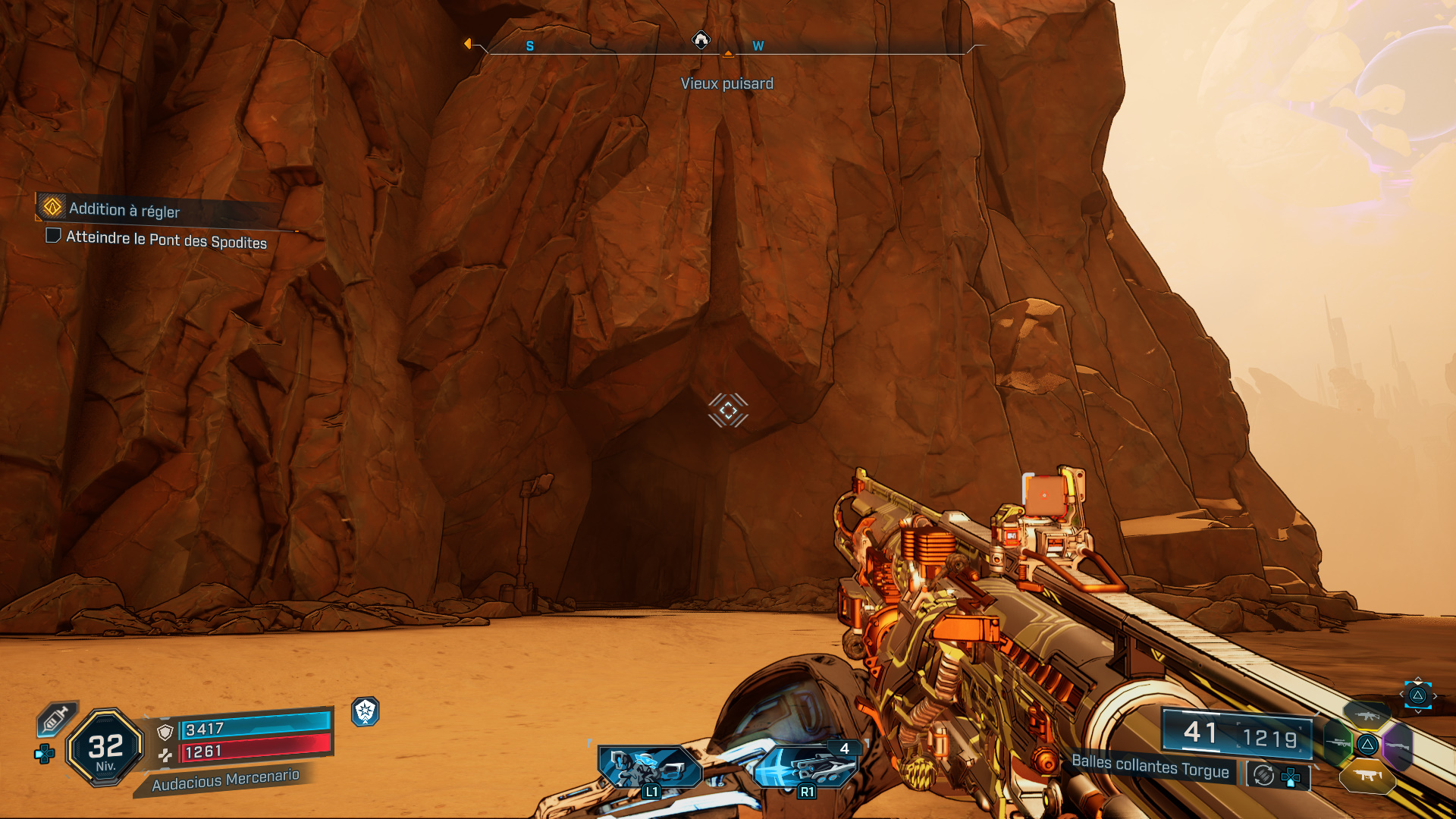Select the gold SMG weapon slot

pos(1368,777)
